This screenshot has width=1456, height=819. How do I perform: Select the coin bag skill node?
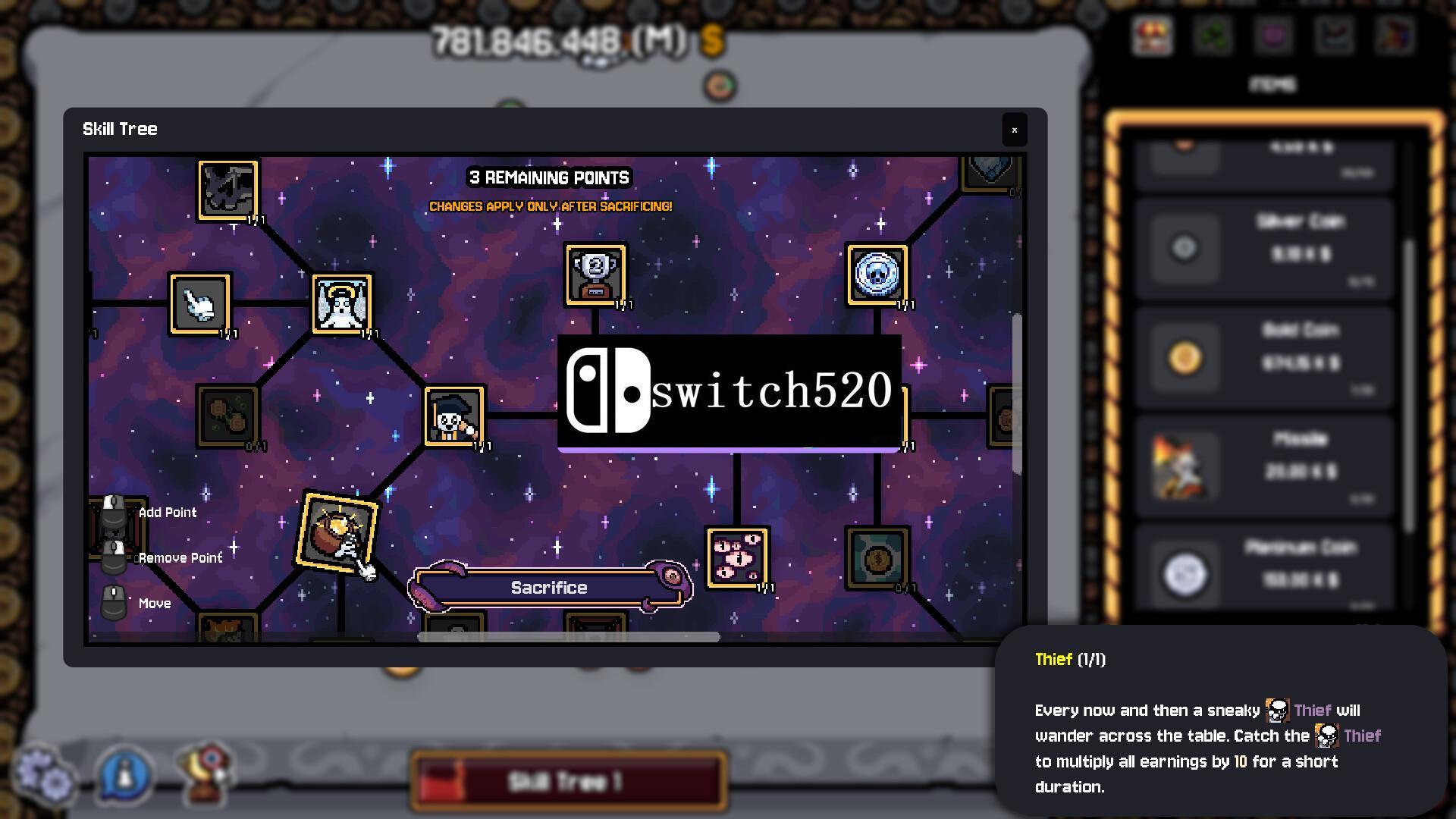pos(337,532)
